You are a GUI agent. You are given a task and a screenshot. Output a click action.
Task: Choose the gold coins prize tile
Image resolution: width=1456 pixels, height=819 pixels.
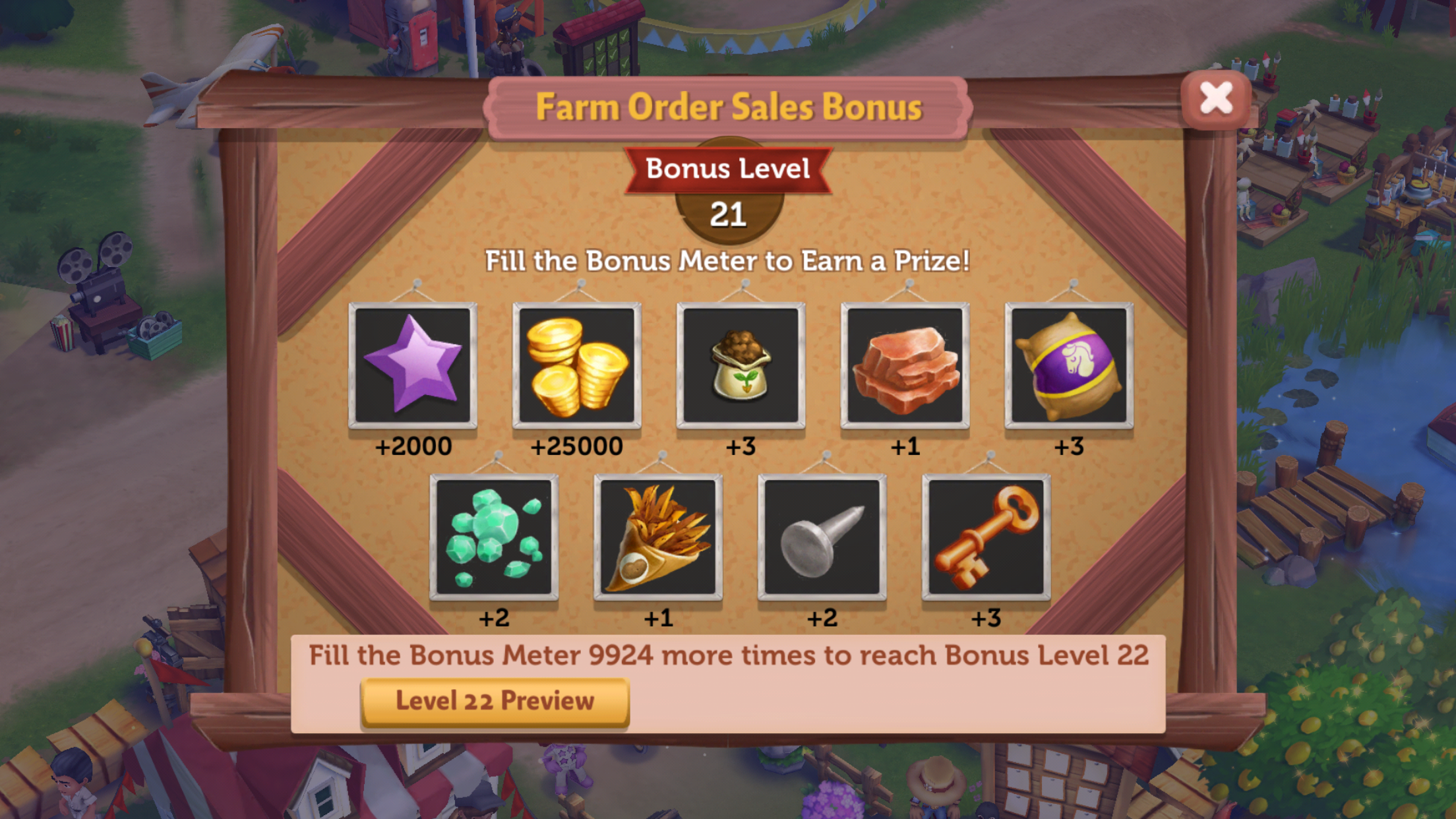point(577,365)
